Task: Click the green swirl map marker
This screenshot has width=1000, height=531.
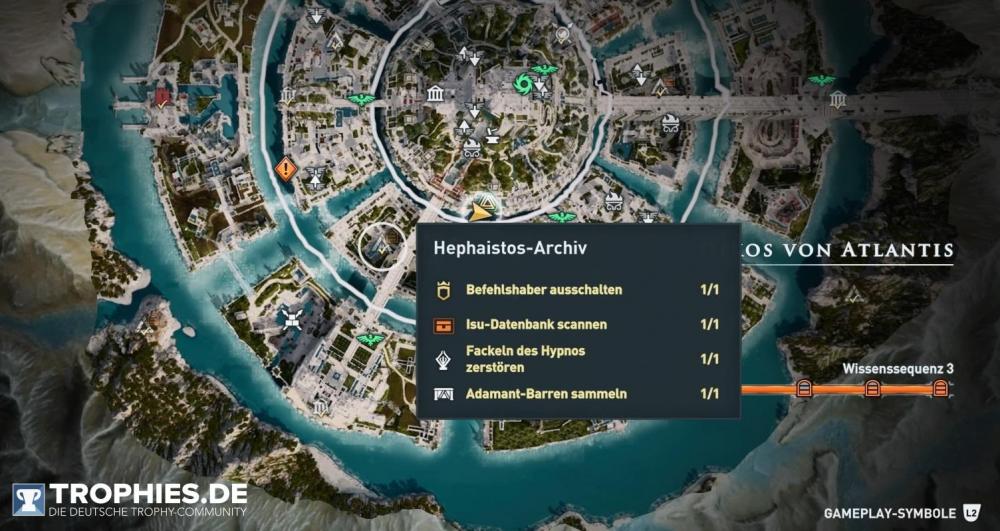Action: (522, 84)
